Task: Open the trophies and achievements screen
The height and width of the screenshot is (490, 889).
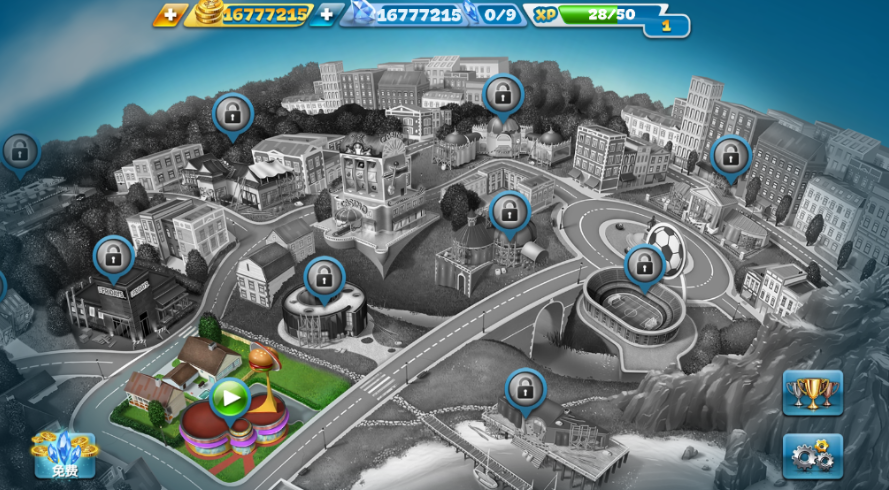Action: click(x=812, y=392)
